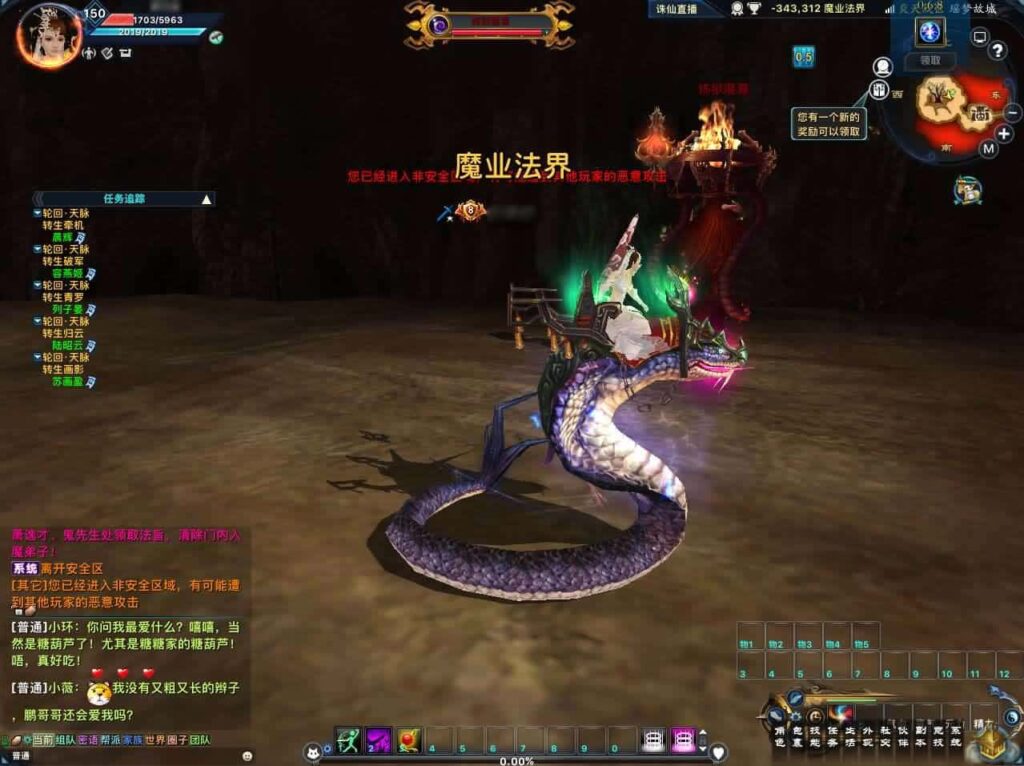Screen dimensions: 1024x766
Task: Select quest target 容蒿姬 in the tracker
Action: [68, 273]
